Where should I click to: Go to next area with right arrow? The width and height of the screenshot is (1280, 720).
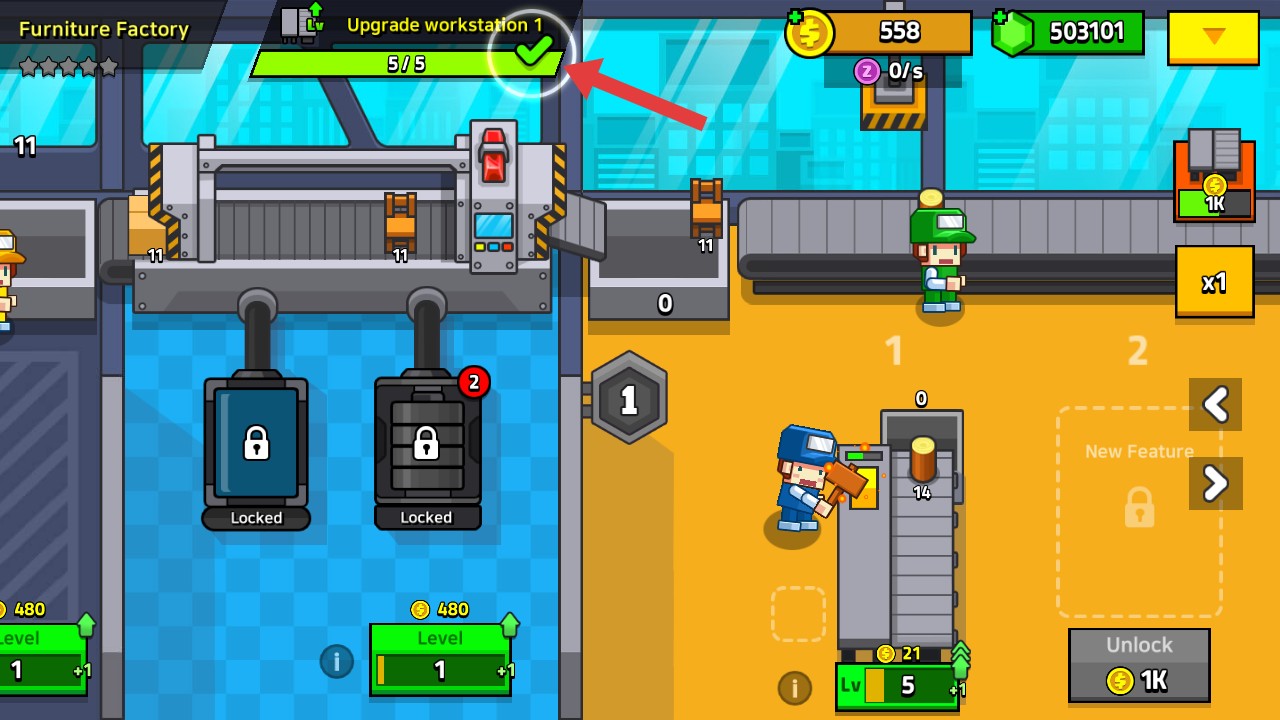[x=1215, y=484]
